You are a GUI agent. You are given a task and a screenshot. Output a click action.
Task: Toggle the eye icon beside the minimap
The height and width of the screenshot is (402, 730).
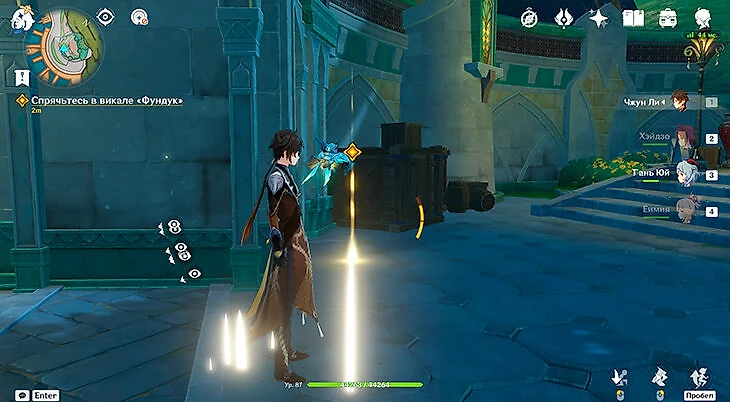tap(106, 16)
